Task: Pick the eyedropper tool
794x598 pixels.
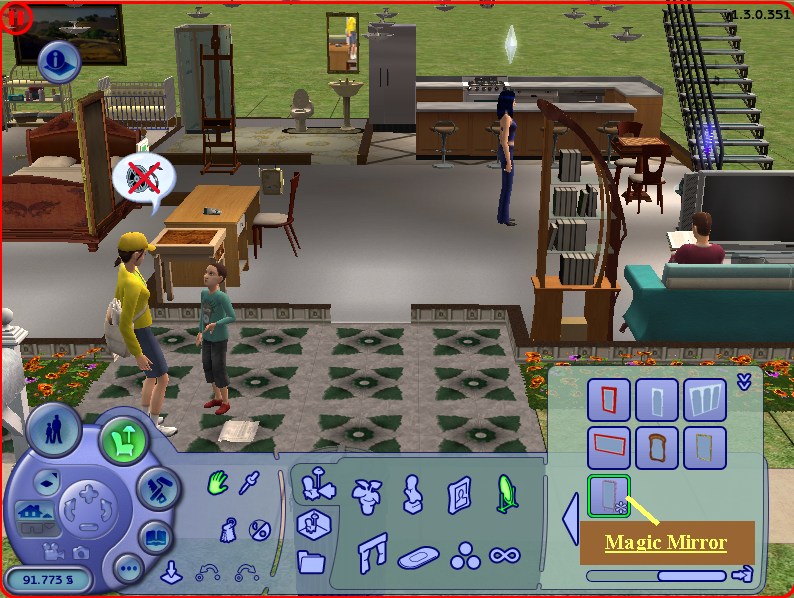Action: [x=249, y=482]
